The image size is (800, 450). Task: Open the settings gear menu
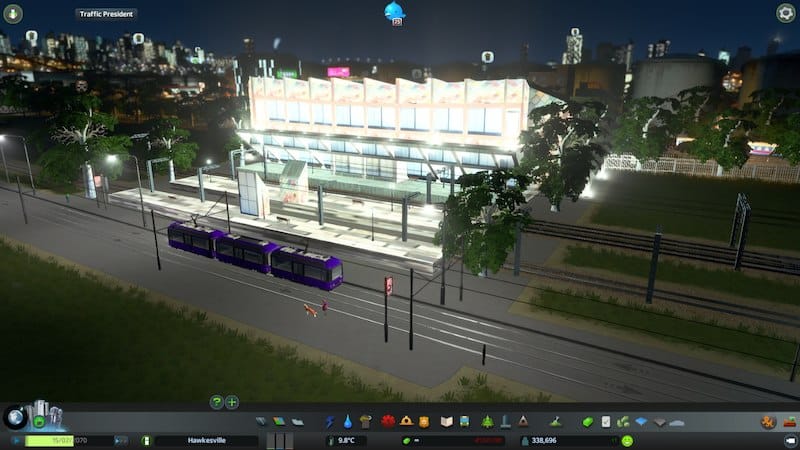tap(786, 13)
